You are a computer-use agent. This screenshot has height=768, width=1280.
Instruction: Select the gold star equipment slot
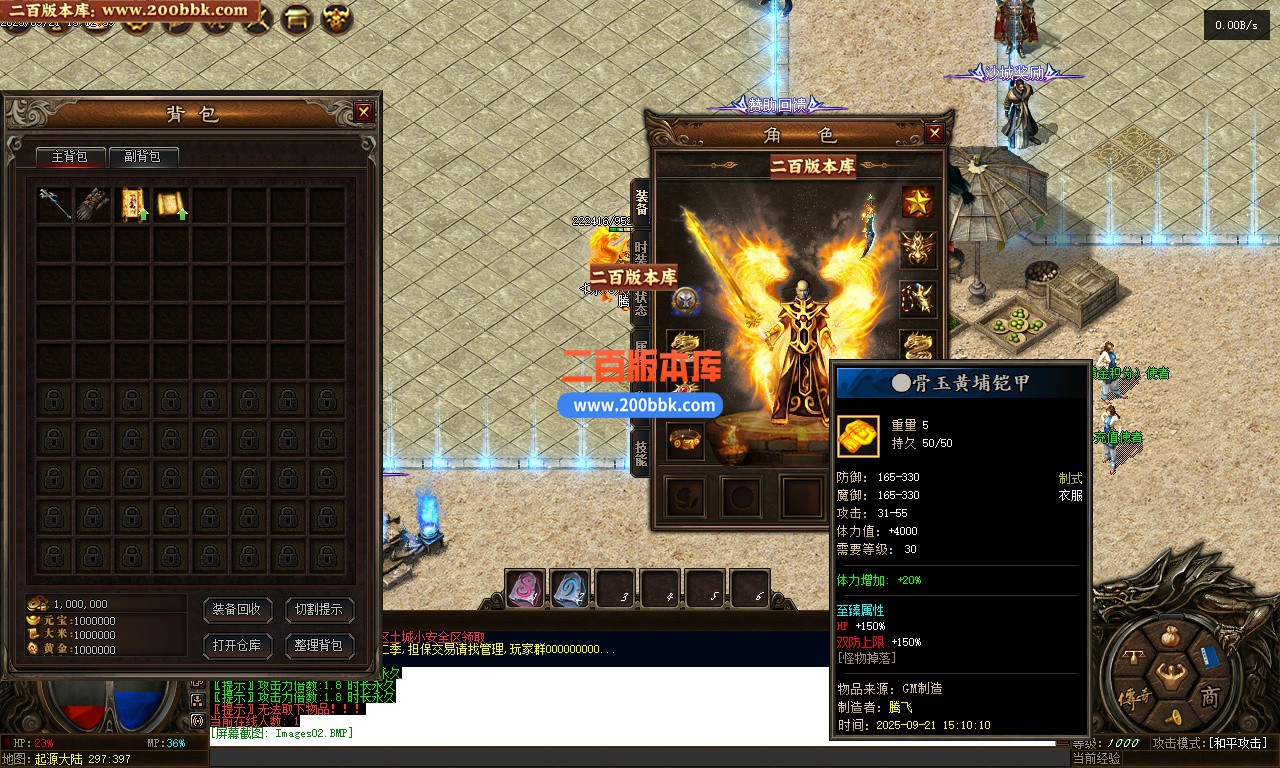pos(917,202)
